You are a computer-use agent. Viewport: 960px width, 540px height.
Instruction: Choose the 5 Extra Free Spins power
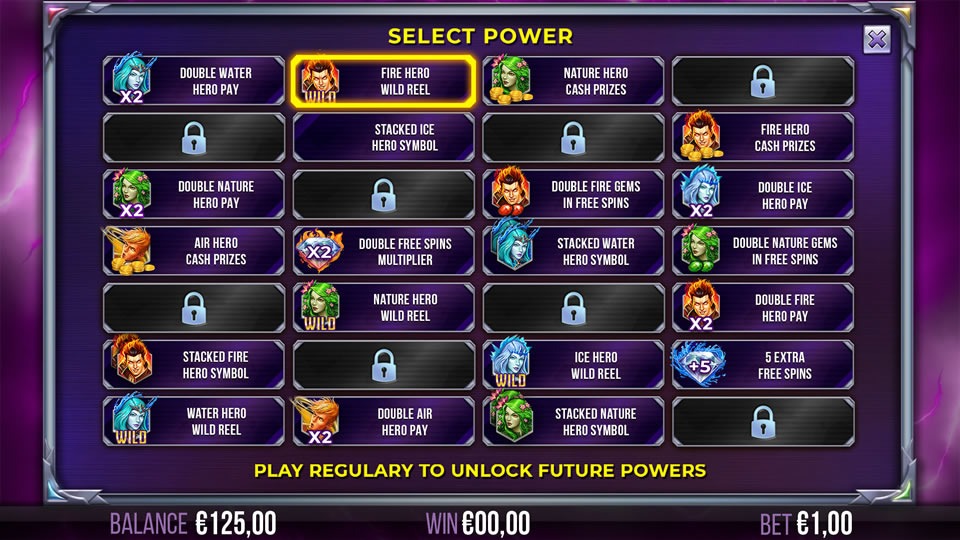click(x=763, y=364)
